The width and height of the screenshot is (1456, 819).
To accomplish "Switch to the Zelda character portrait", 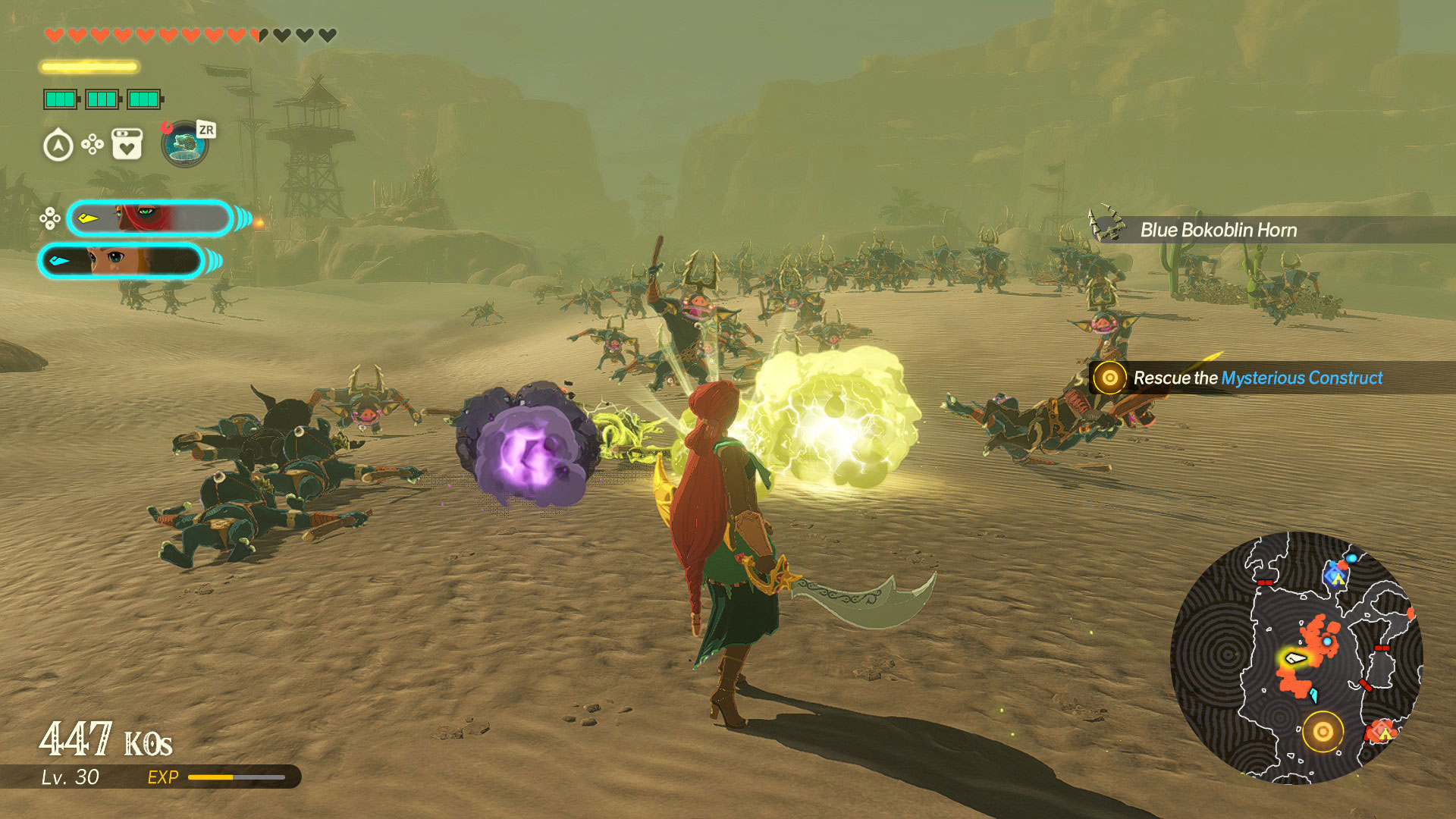I will [121, 261].
